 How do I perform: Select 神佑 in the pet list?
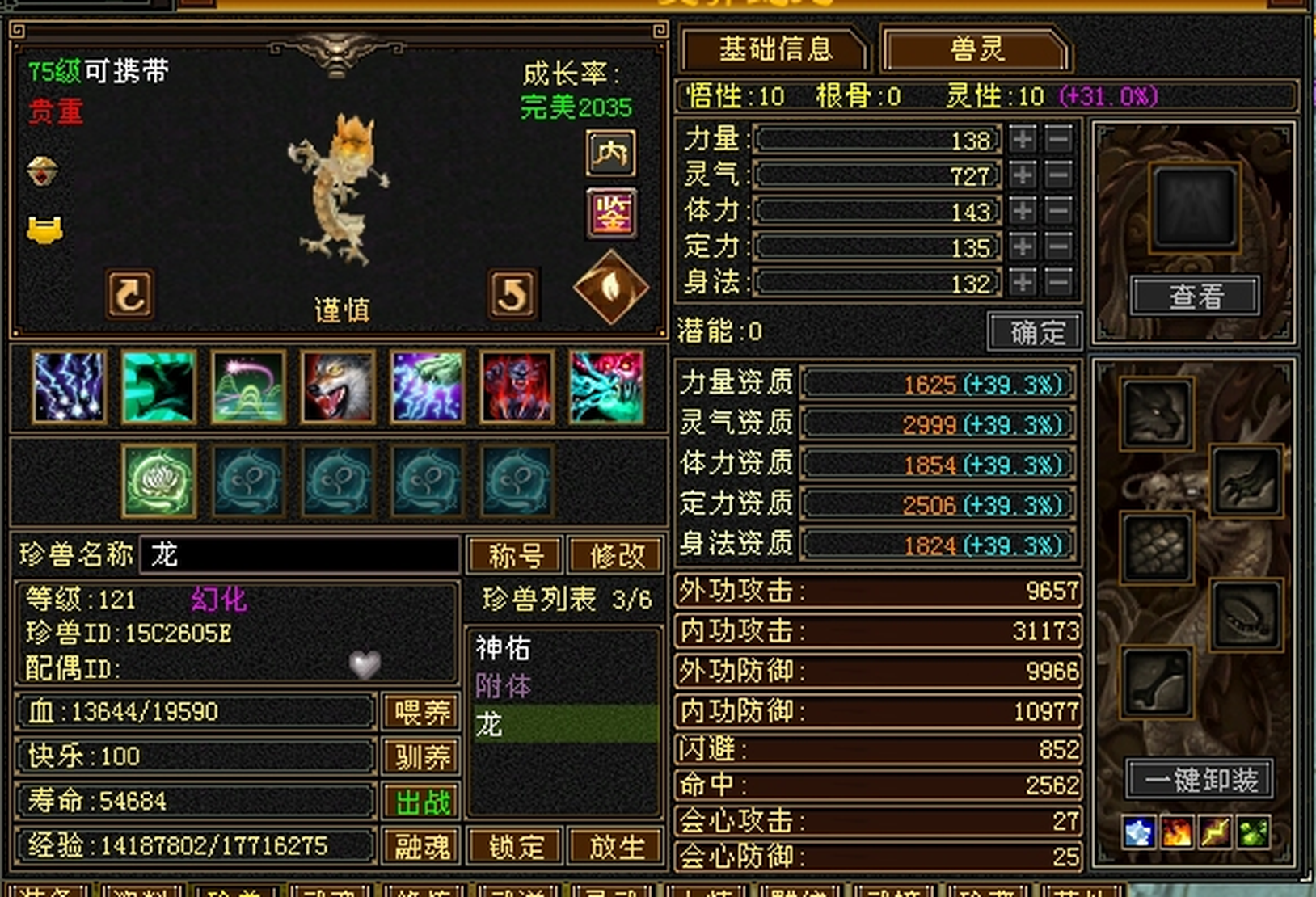tap(503, 648)
